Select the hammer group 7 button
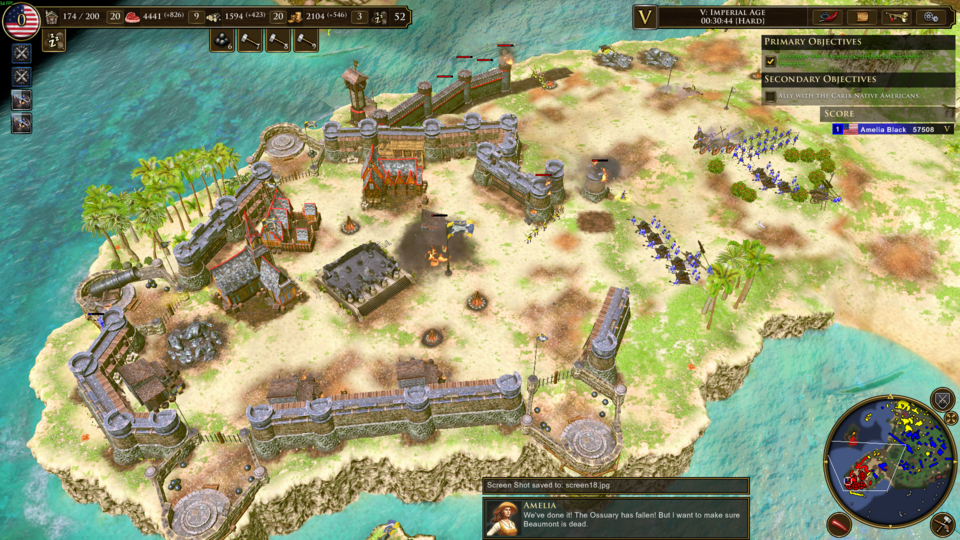This screenshot has height=540, width=960. click(x=250, y=40)
